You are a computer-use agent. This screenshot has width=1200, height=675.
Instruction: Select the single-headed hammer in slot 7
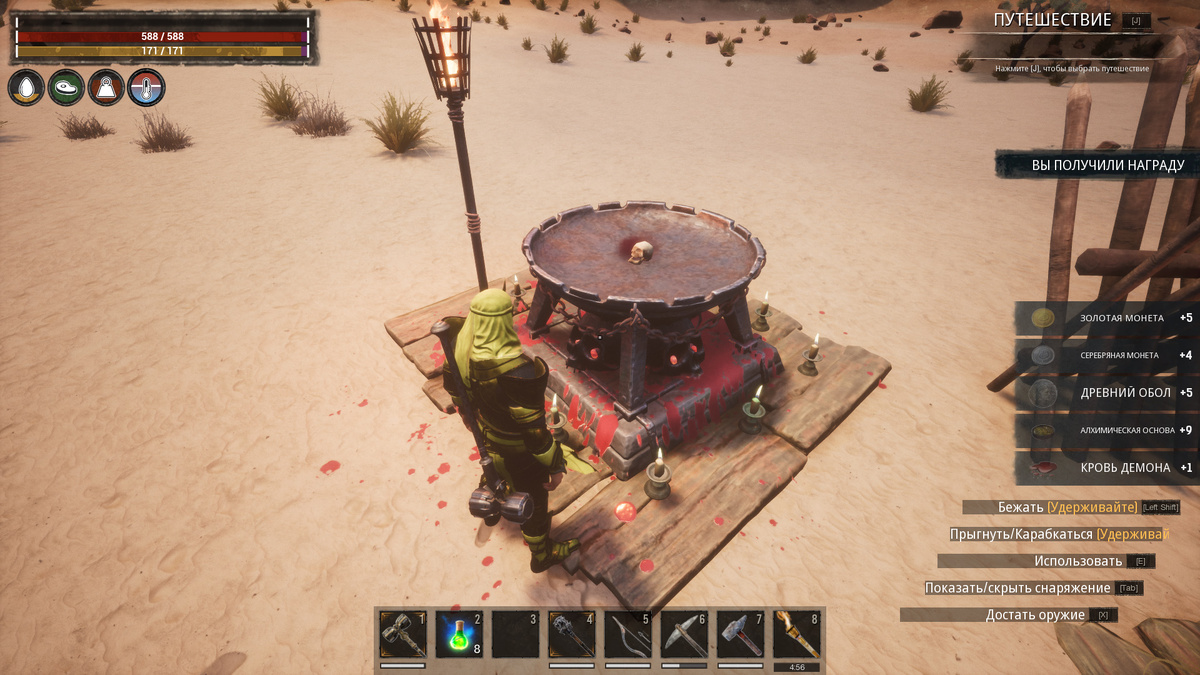(741, 634)
